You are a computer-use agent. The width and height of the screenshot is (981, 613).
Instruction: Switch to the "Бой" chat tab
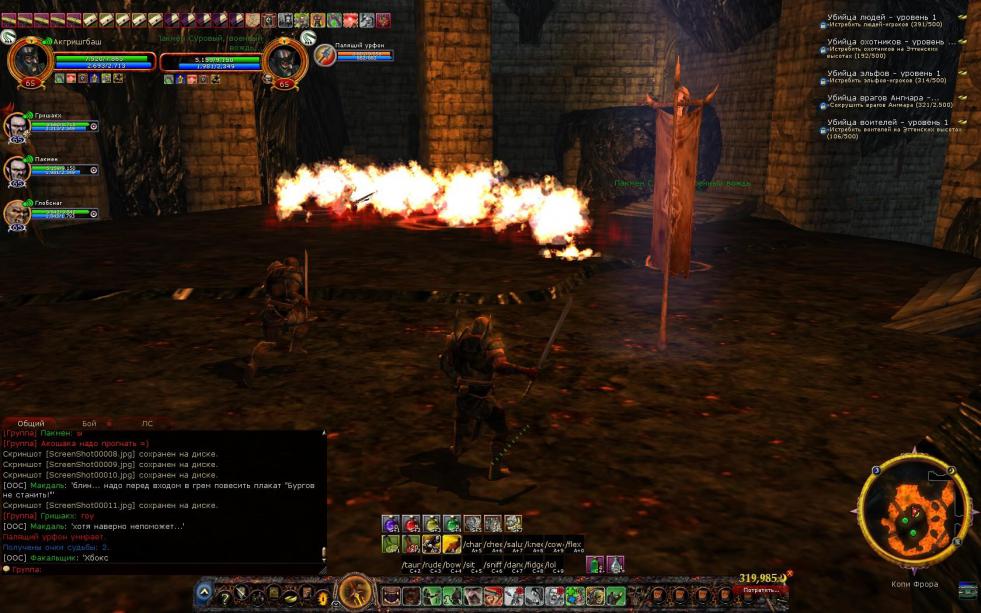click(89, 424)
